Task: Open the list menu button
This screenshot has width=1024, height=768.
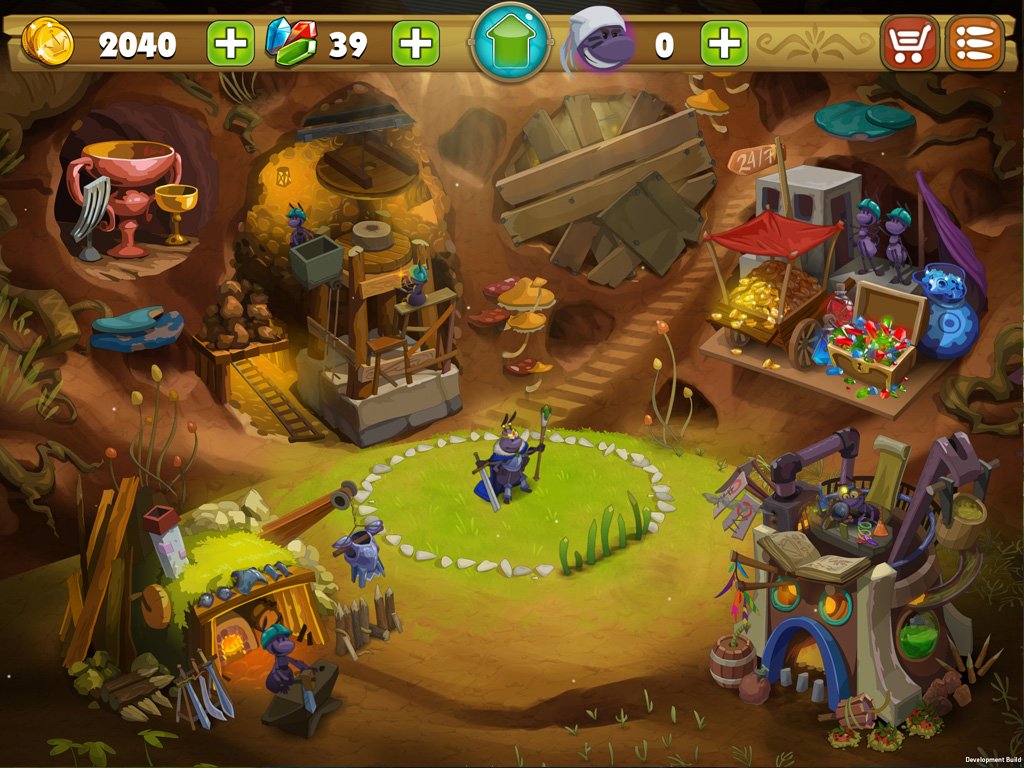Action: click(975, 44)
